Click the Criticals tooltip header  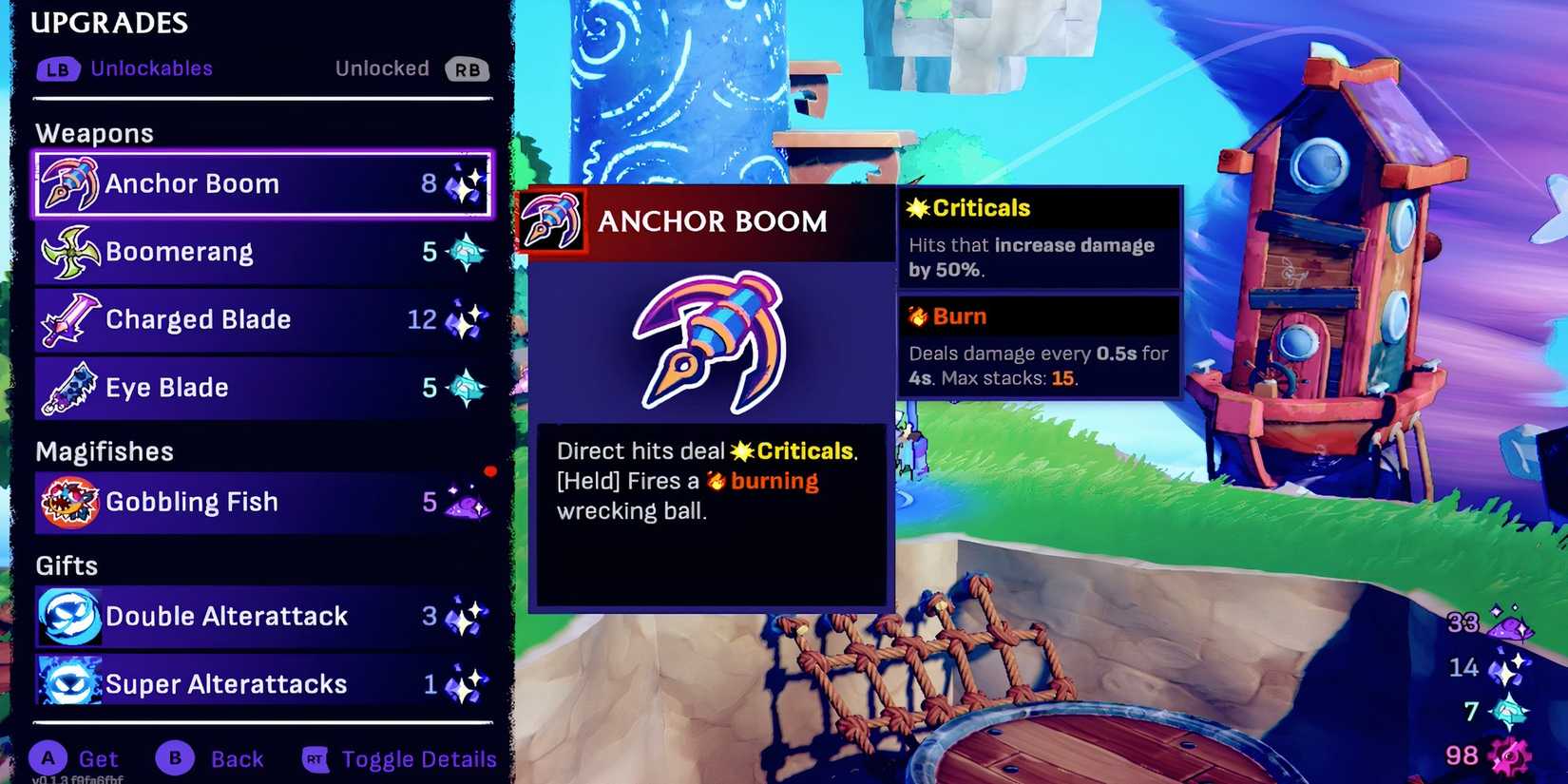coord(966,207)
